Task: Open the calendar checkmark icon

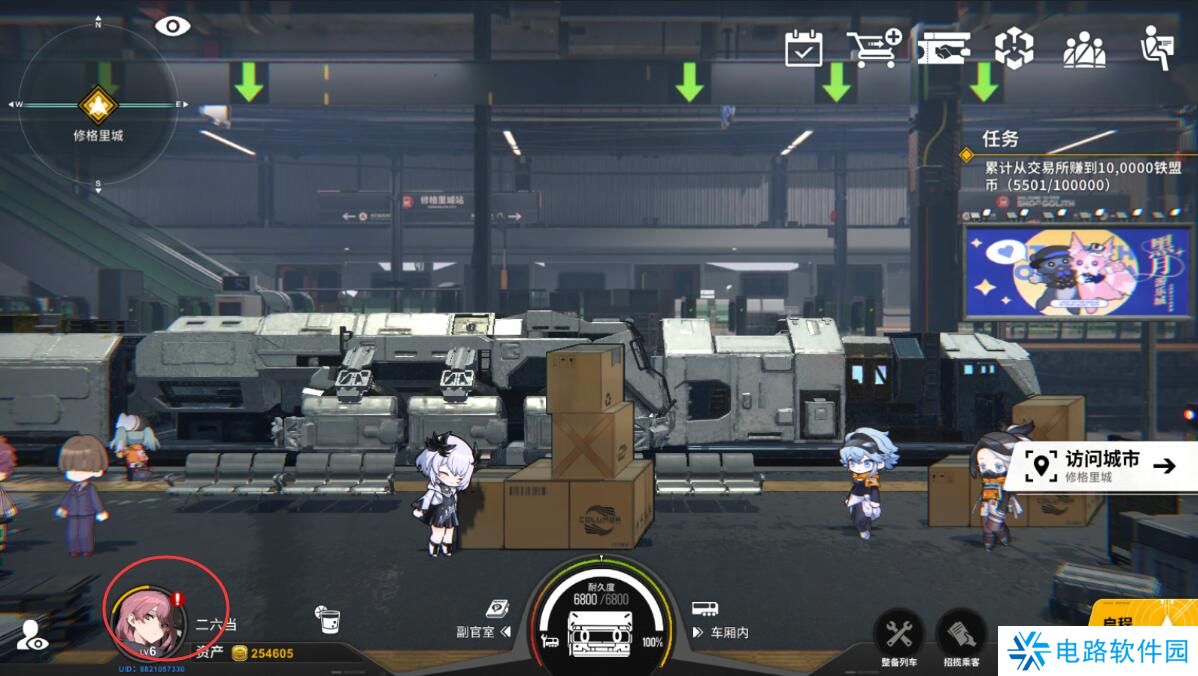Action: (x=803, y=48)
